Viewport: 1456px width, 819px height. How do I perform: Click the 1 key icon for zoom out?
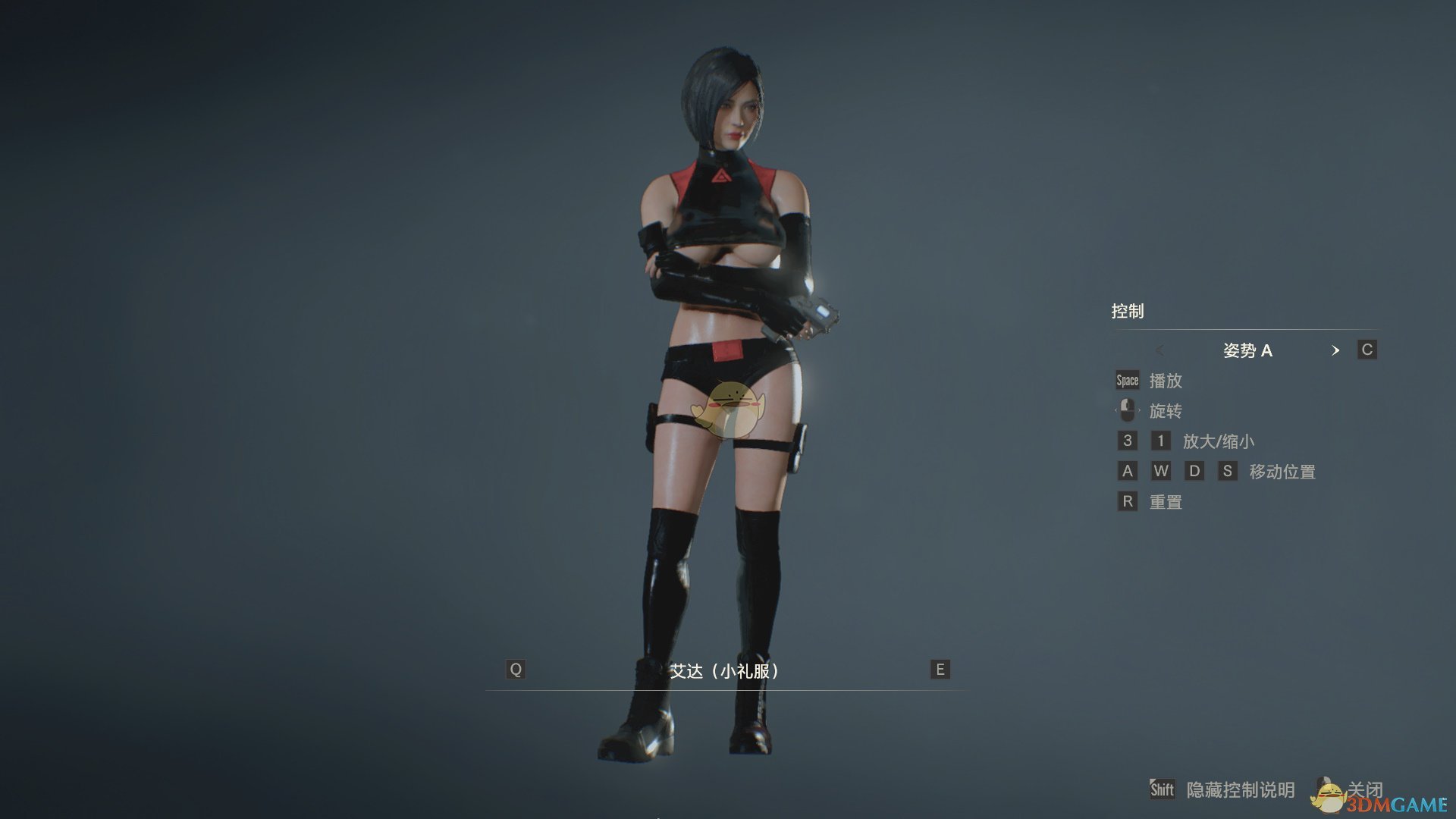1161,441
